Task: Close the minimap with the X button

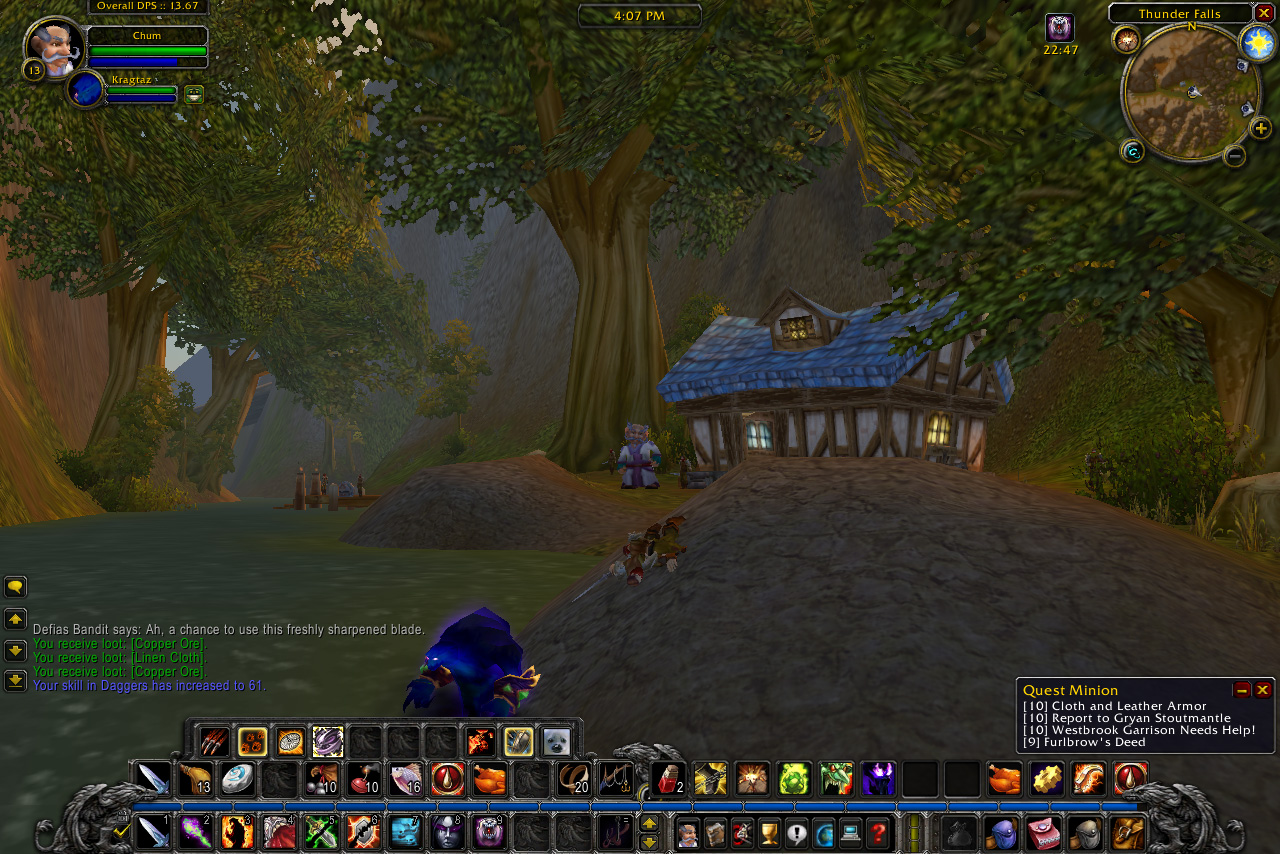Action: [1265, 13]
